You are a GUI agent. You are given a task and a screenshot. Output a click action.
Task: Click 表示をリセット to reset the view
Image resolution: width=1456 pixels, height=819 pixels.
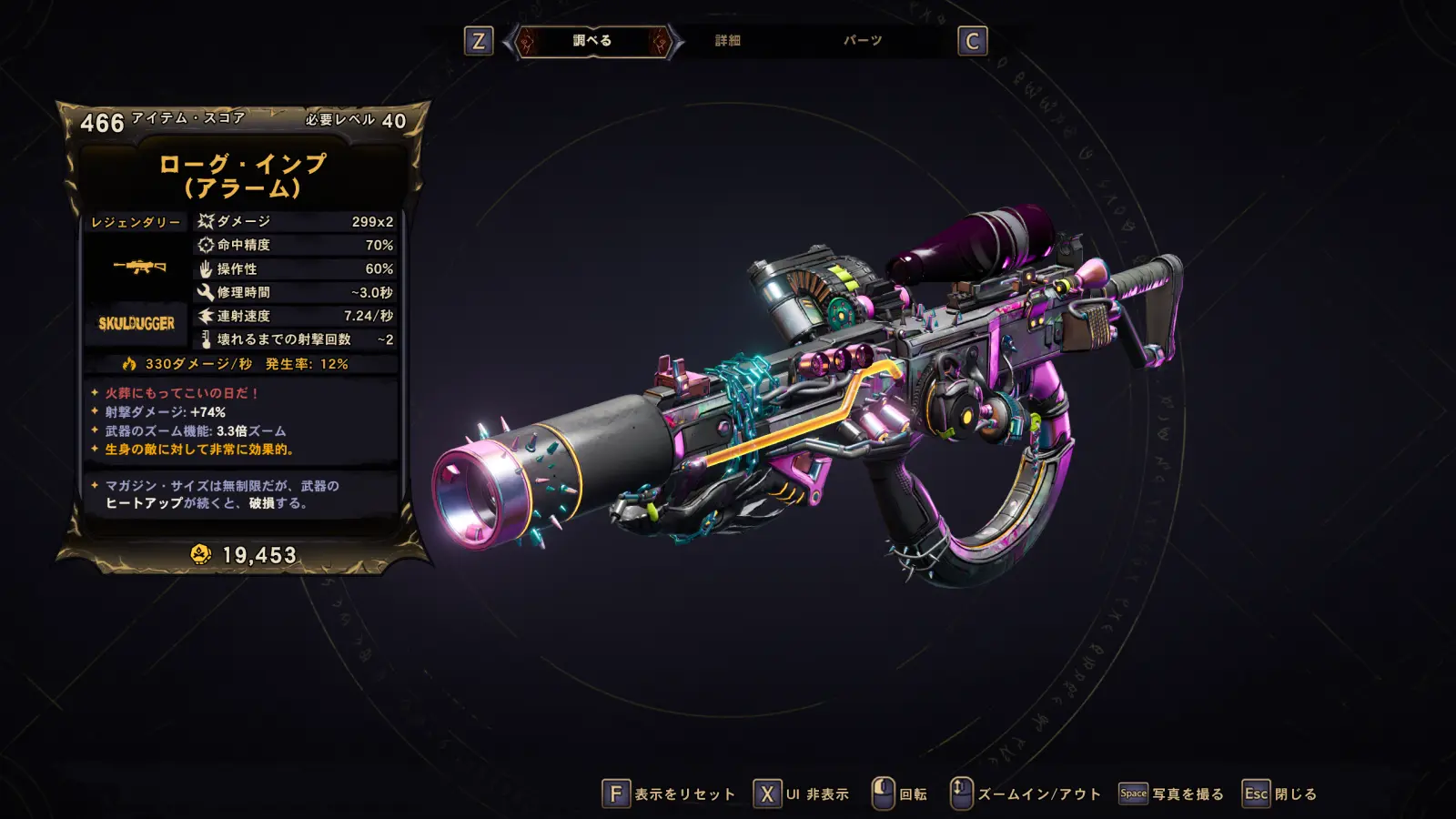point(669,794)
